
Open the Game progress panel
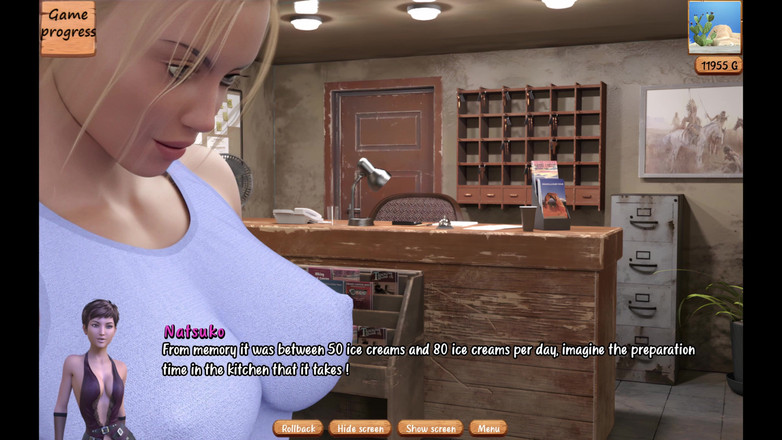coord(68,25)
